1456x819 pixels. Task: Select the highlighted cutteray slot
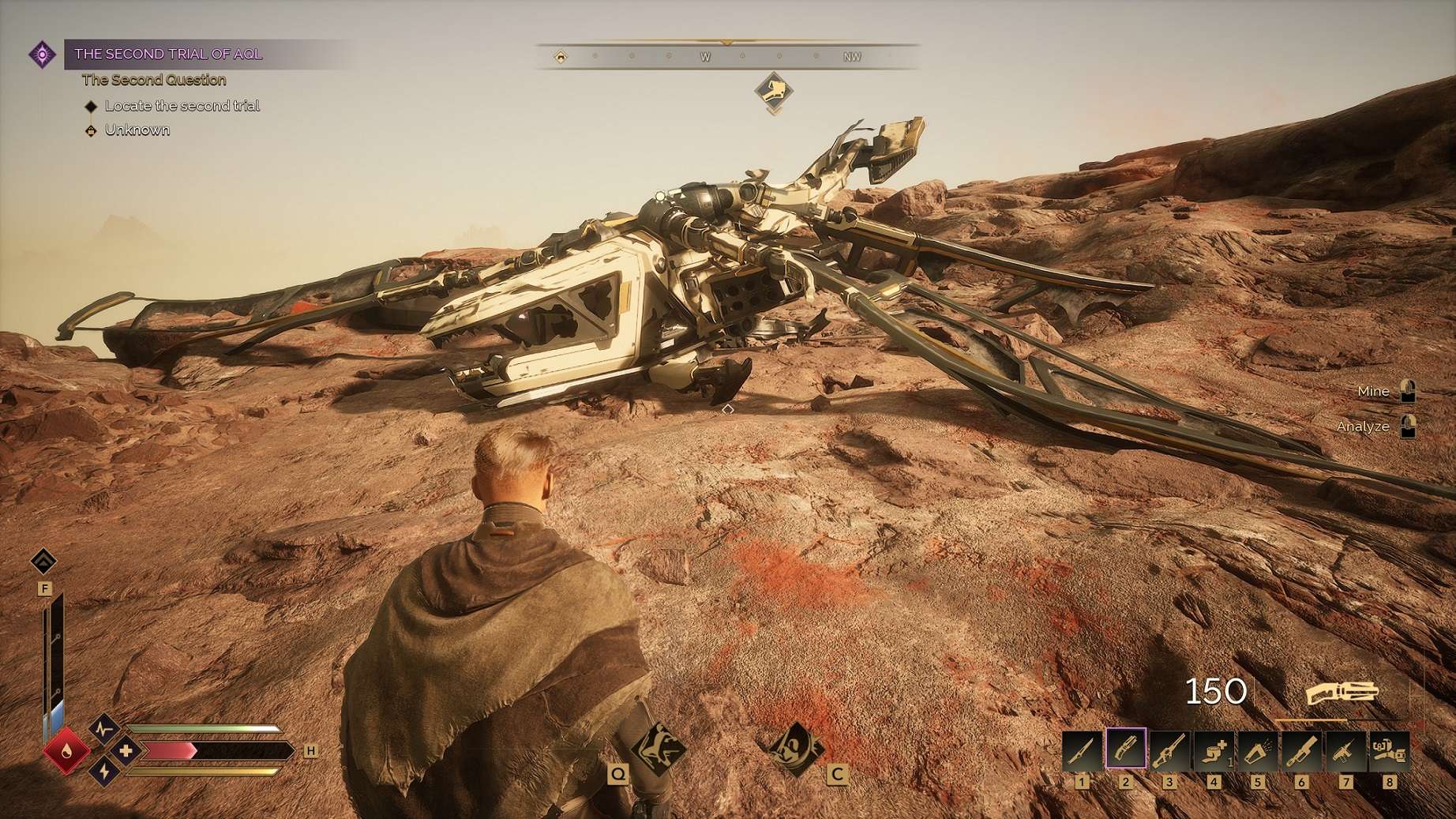[1126, 749]
